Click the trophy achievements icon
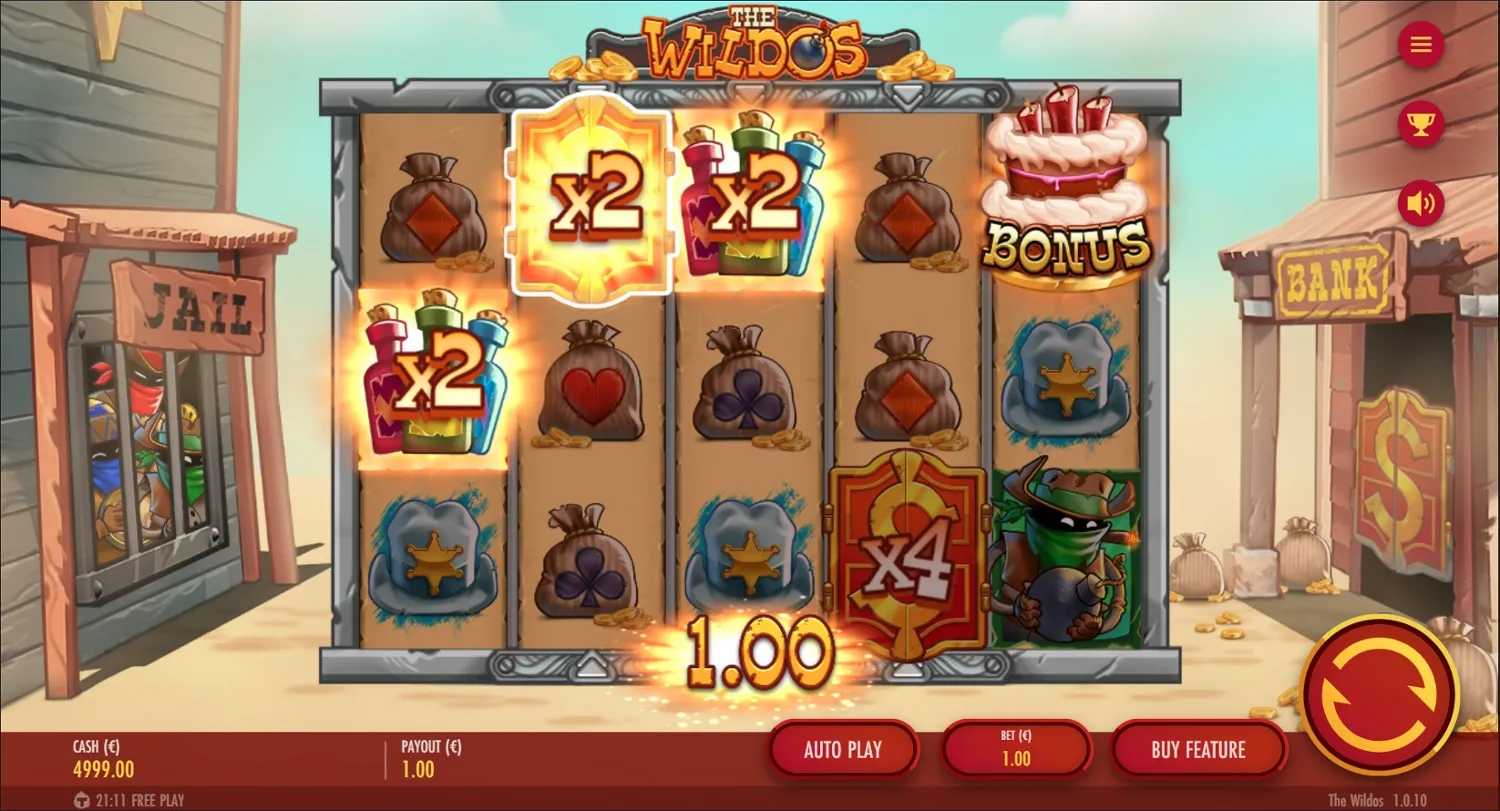Image resolution: width=1500 pixels, height=811 pixels. click(1420, 124)
